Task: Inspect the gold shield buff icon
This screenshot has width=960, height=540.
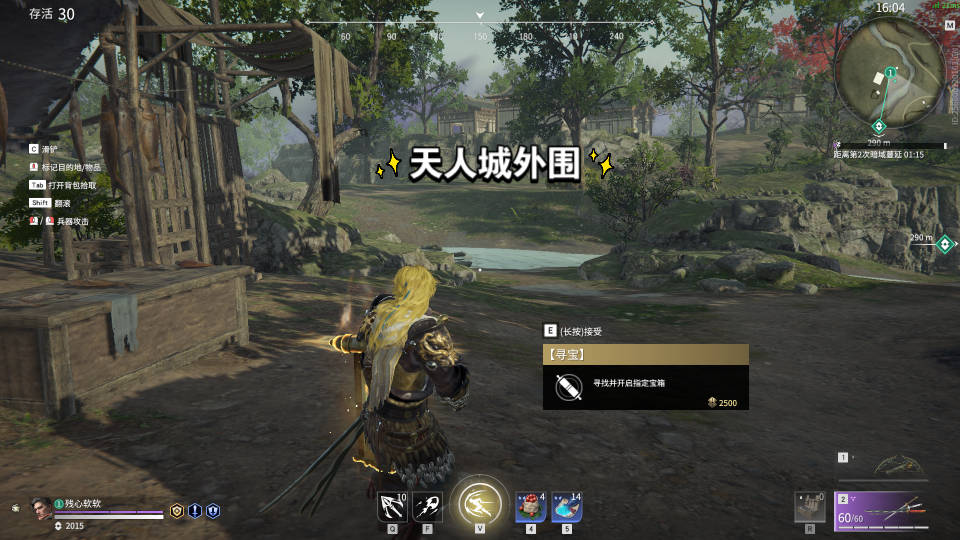Action: (x=177, y=510)
